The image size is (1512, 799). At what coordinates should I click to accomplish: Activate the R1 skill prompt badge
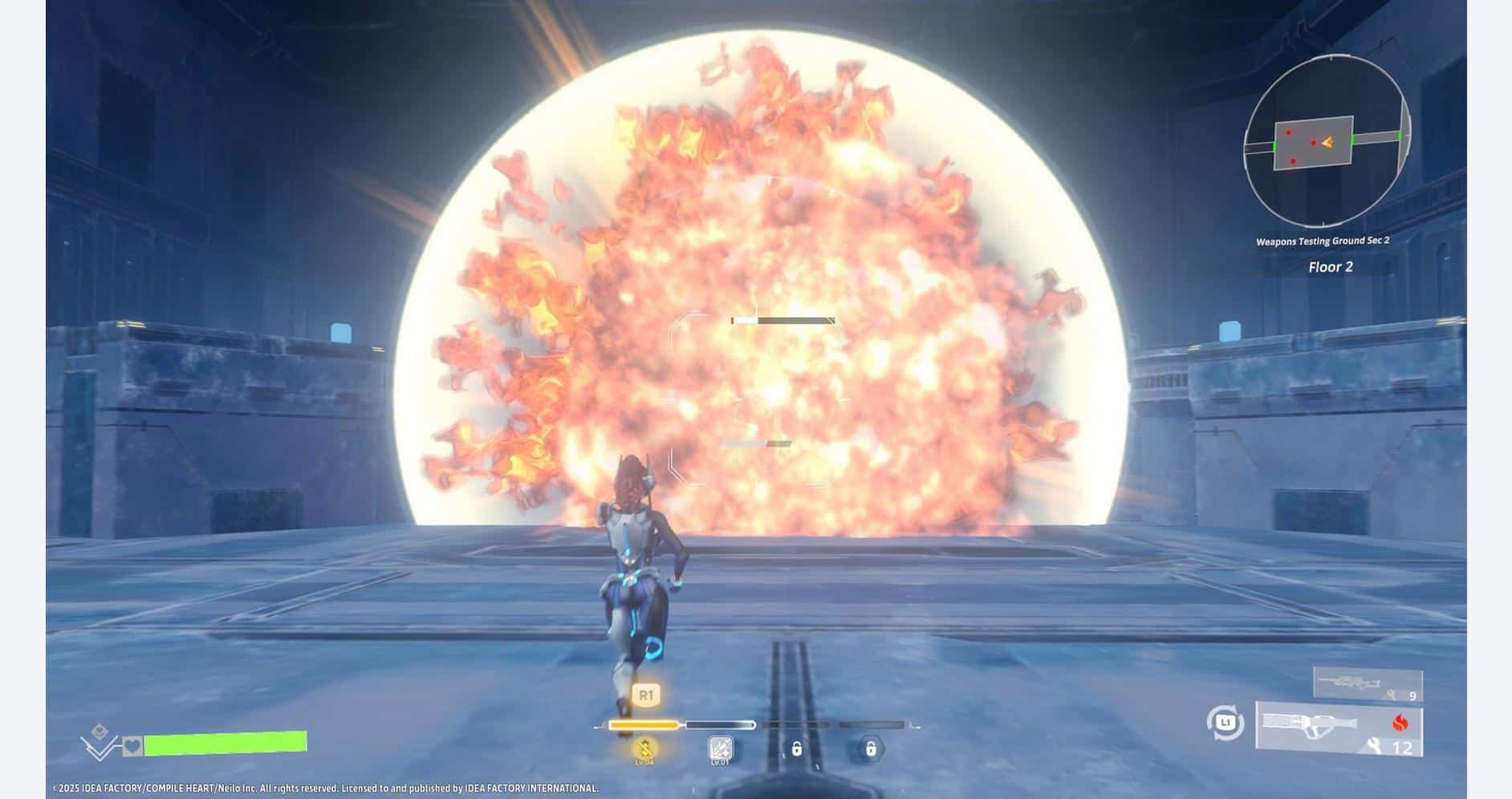point(646,694)
